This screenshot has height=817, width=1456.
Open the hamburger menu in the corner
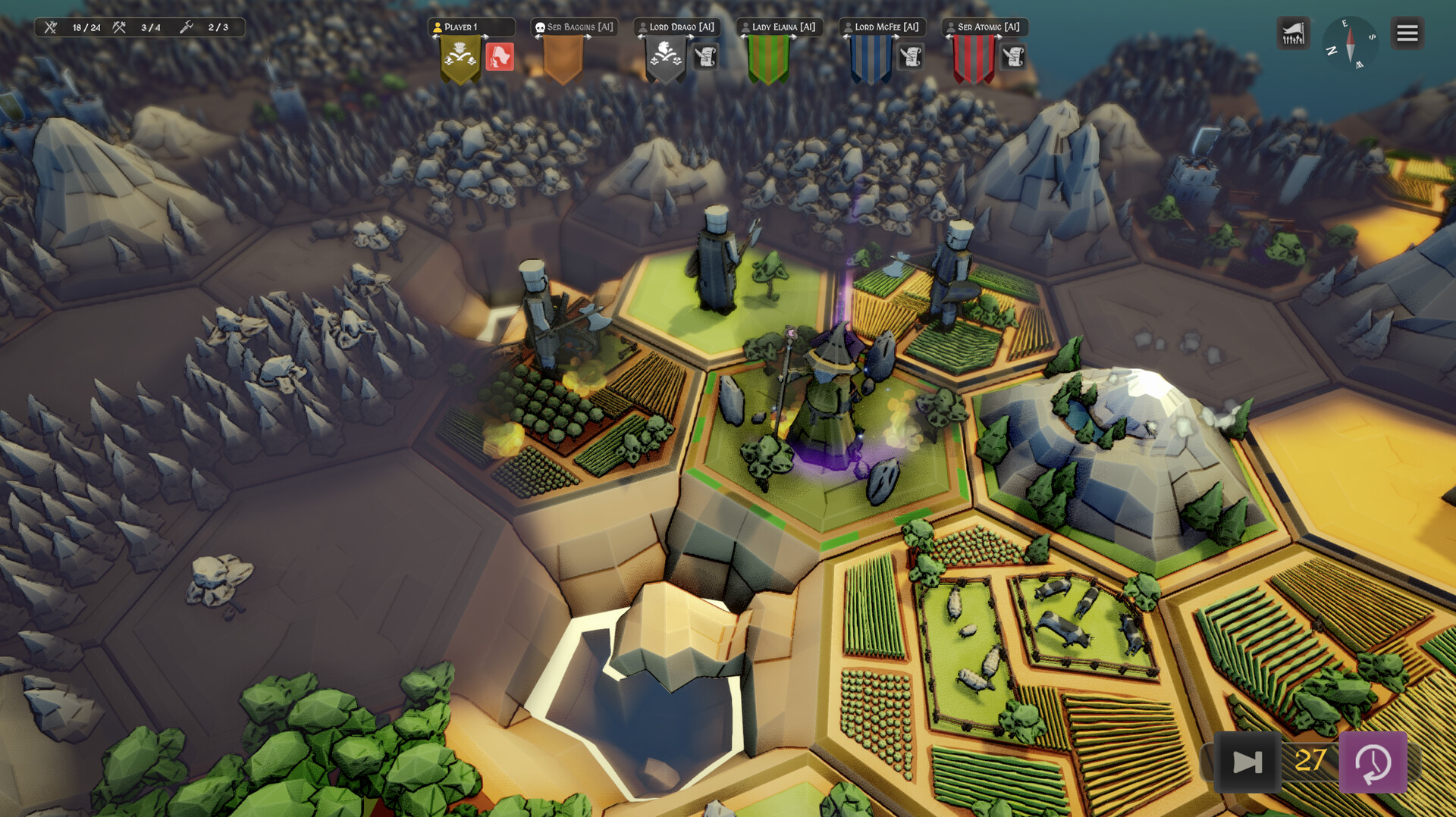pyautogui.click(x=1407, y=33)
